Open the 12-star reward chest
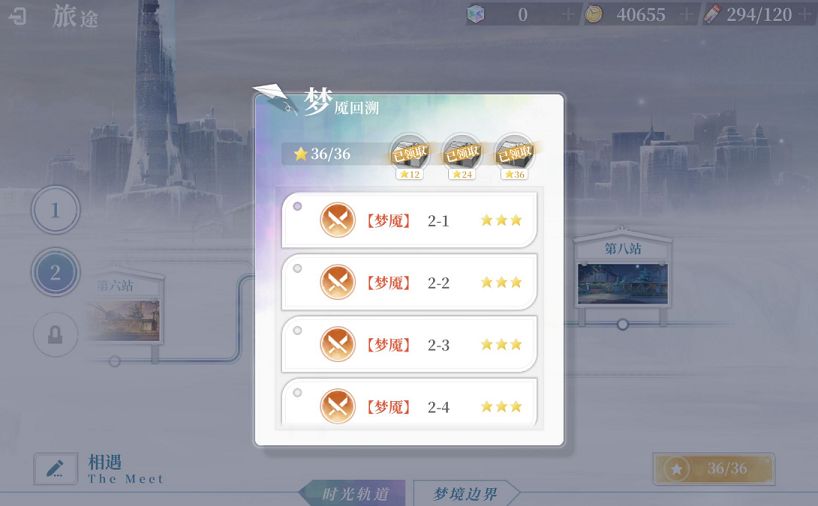 (409, 156)
